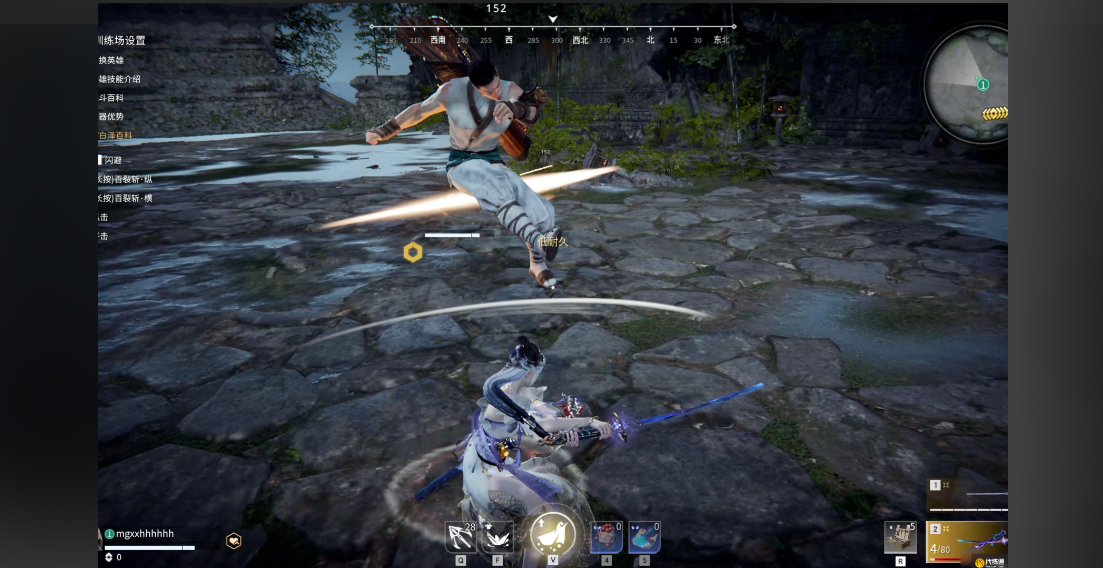Viewport: 1103px width, 568px height.
Task: Trigger the glowing ultimate skill icon
Action: tap(552, 535)
